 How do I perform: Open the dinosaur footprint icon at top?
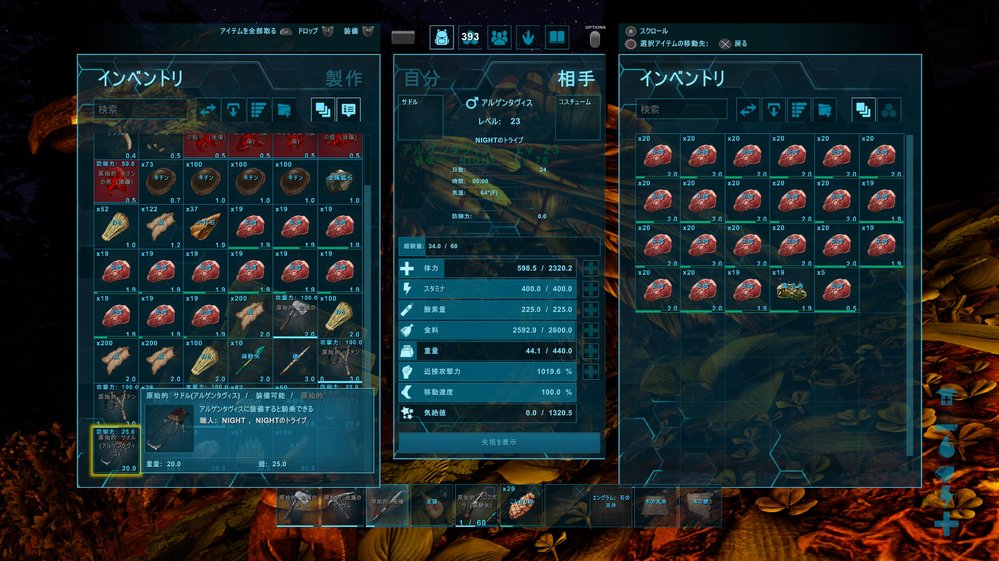point(528,38)
